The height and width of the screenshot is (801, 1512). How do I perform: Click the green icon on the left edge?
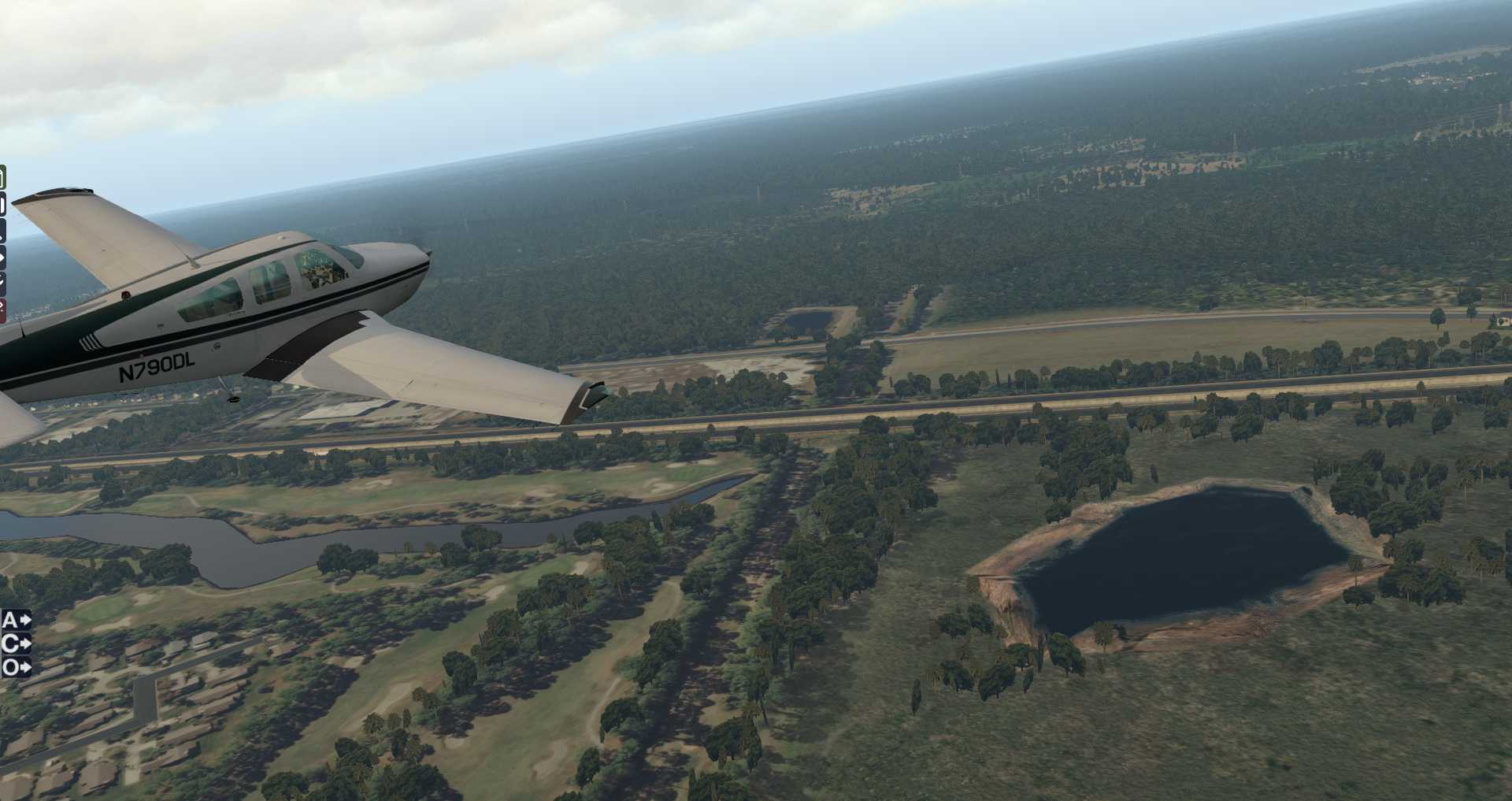click(2, 178)
